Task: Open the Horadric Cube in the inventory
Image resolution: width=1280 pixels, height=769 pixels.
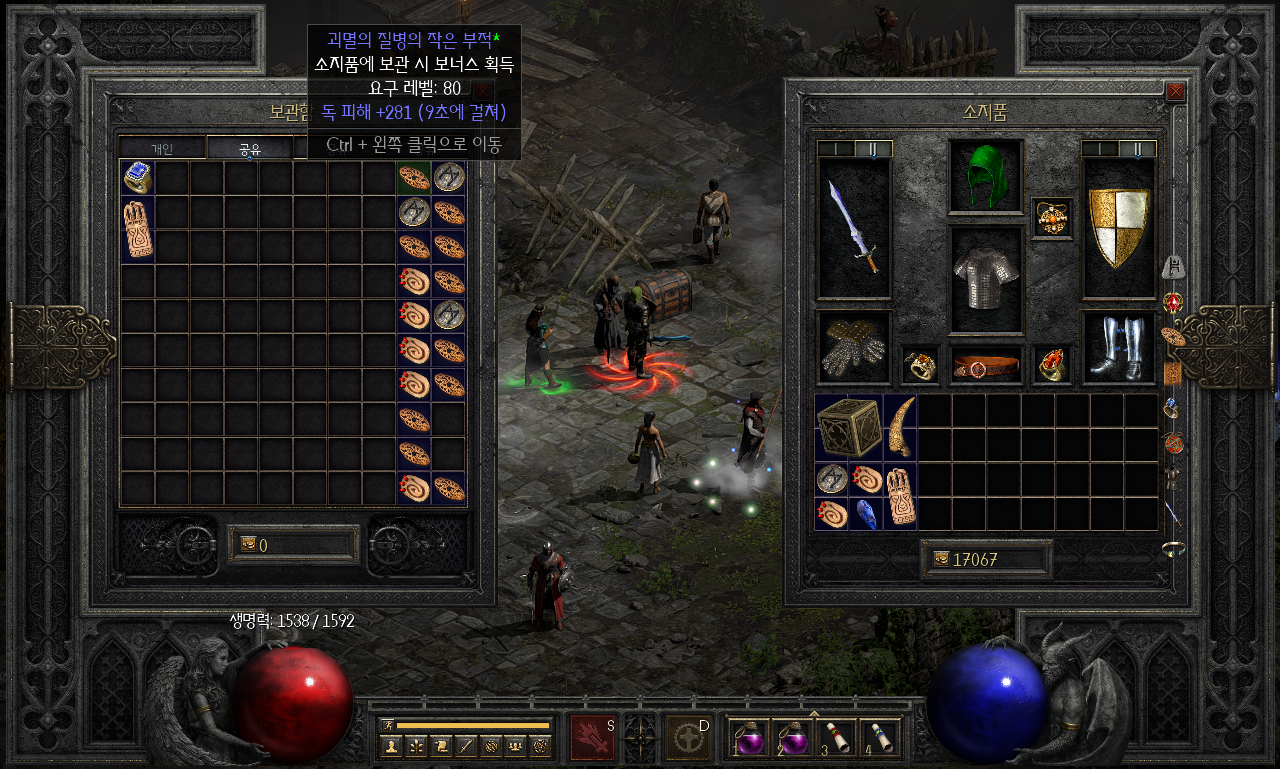Action: click(x=848, y=427)
